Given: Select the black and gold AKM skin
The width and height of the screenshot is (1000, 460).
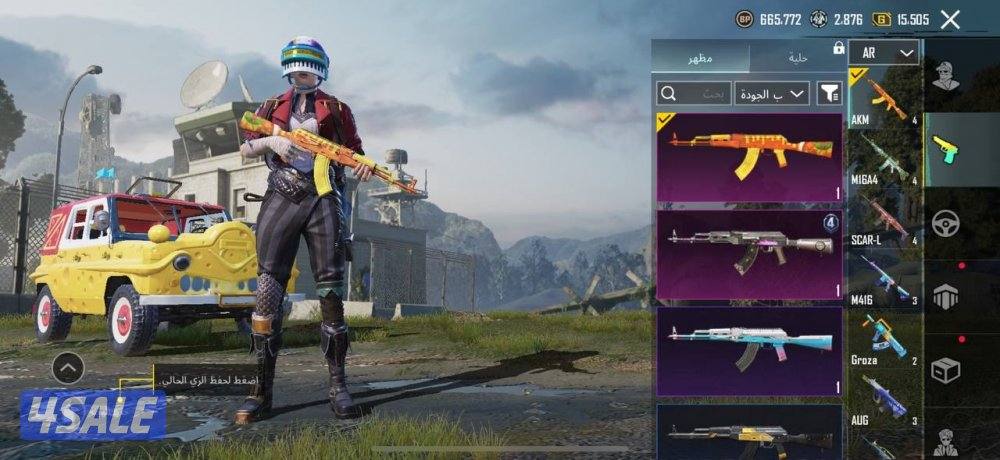Looking at the screenshot, I should (x=749, y=432).
